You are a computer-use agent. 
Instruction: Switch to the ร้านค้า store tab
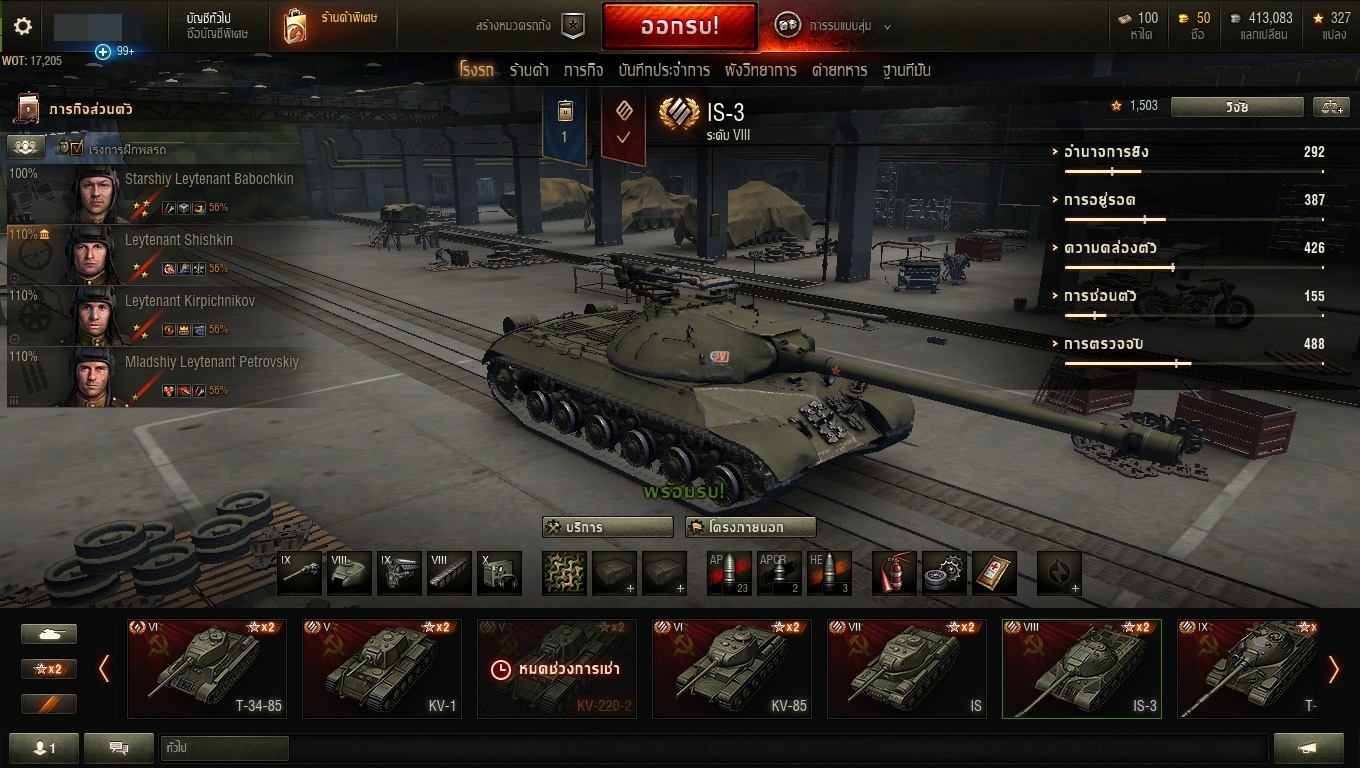pyautogui.click(x=529, y=70)
